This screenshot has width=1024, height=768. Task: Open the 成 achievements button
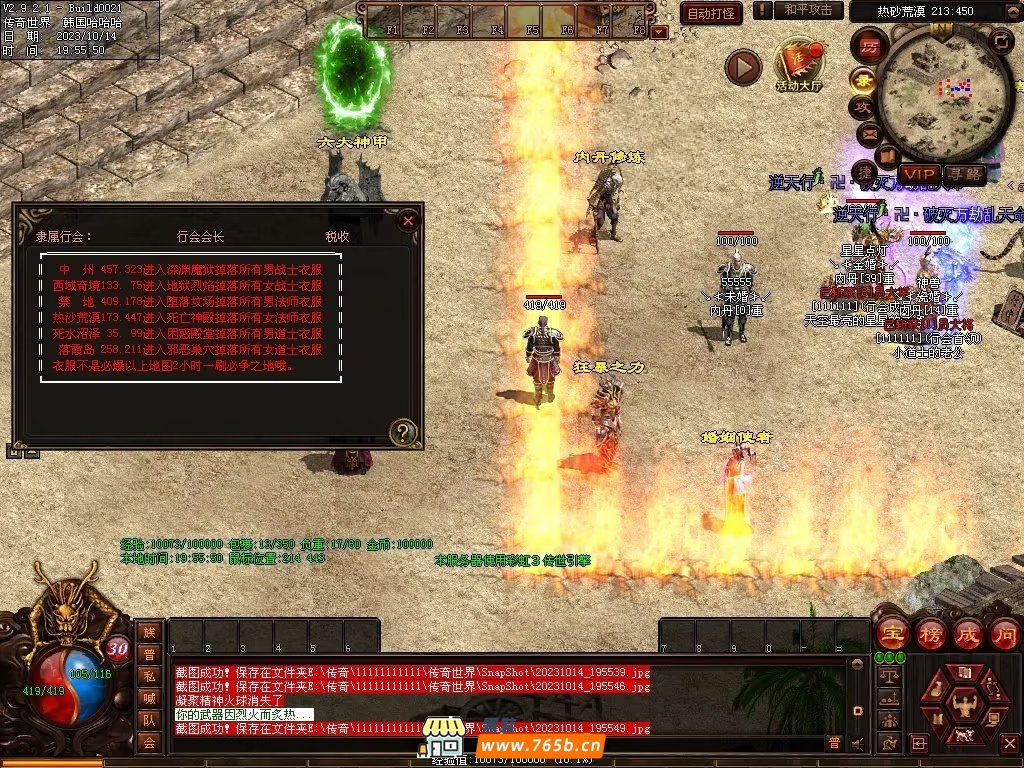[x=967, y=633]
